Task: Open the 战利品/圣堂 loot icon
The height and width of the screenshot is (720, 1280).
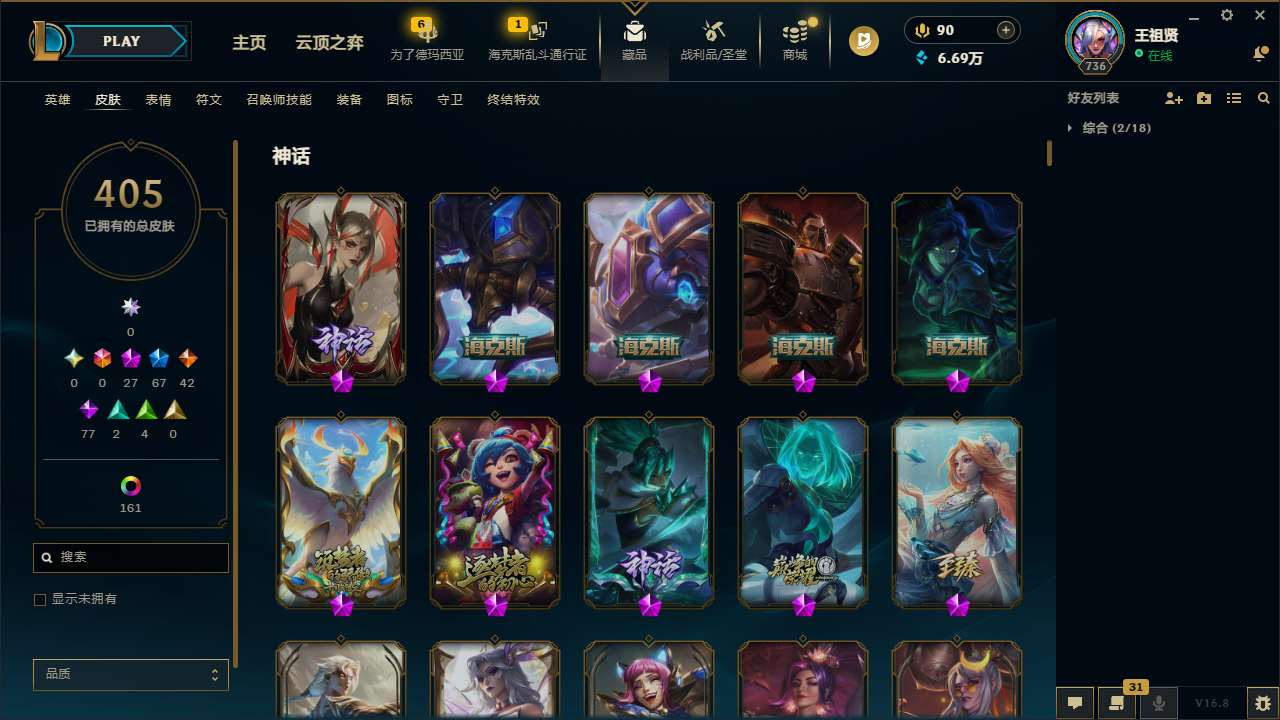Action: (713, 40)
